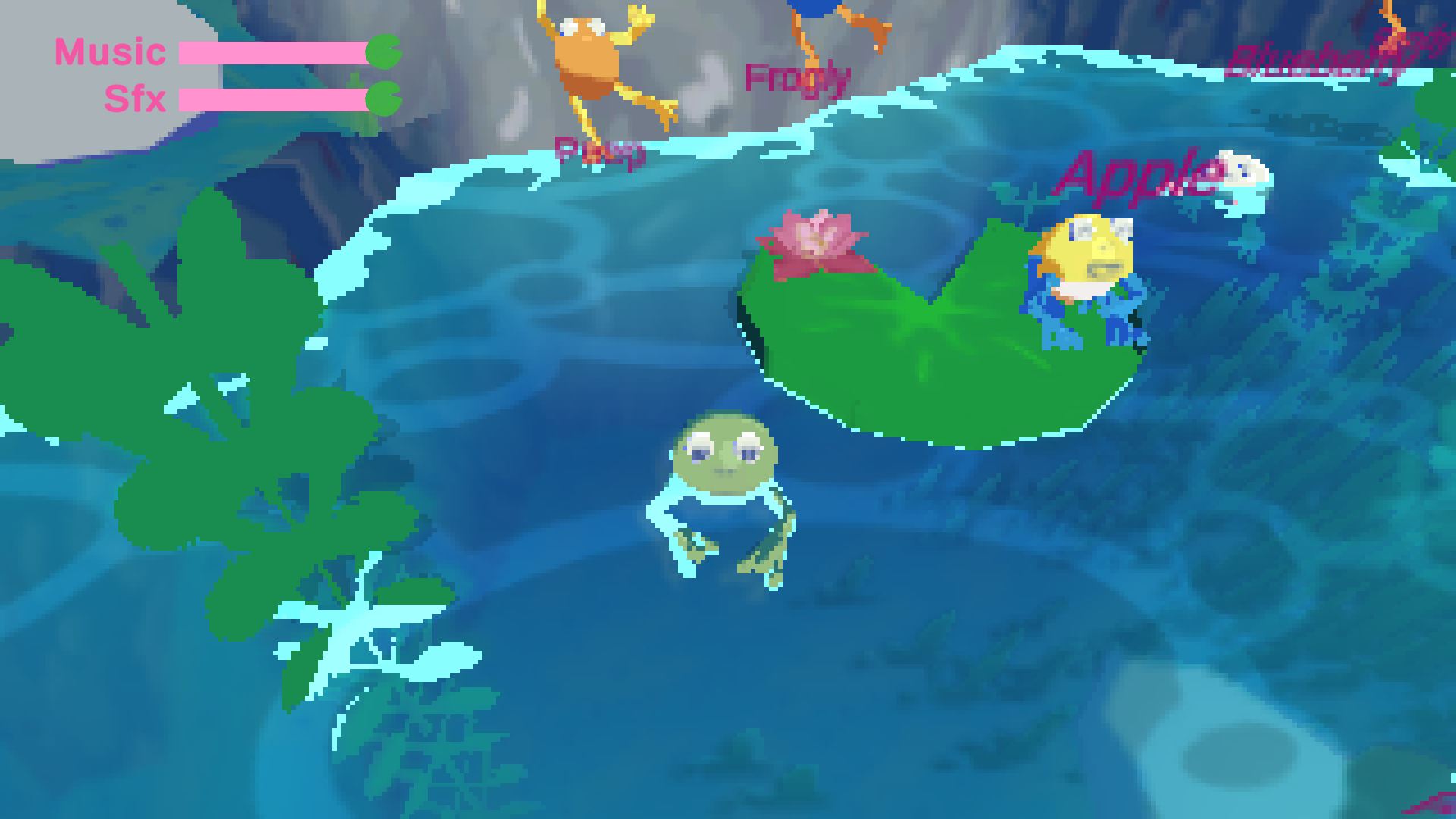Click the lily pad handle on the Music slider
1456x819 pixels.
(x=384, y=53)
